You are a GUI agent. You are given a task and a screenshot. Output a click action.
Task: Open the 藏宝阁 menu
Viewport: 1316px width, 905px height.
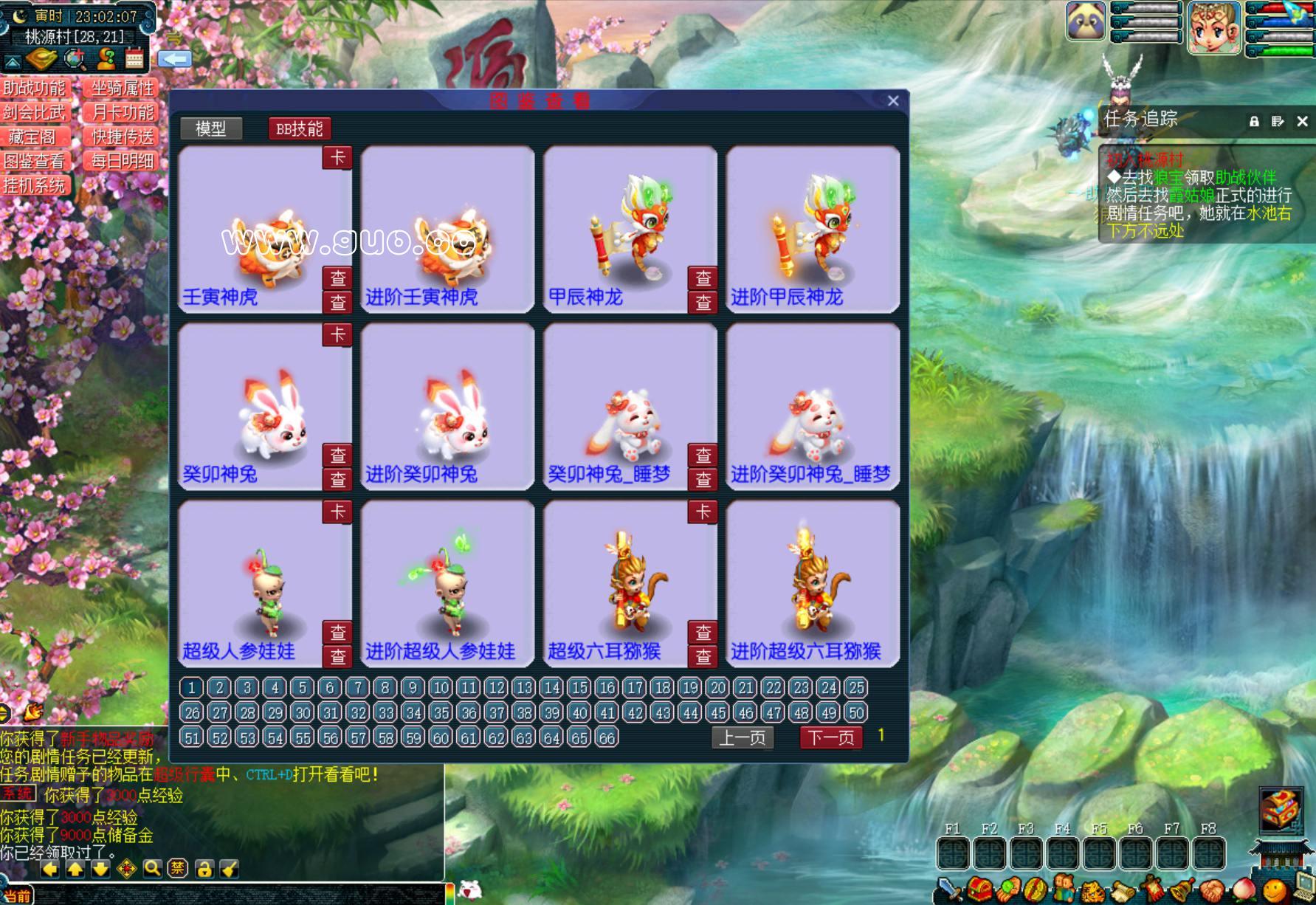pos(35,137)
